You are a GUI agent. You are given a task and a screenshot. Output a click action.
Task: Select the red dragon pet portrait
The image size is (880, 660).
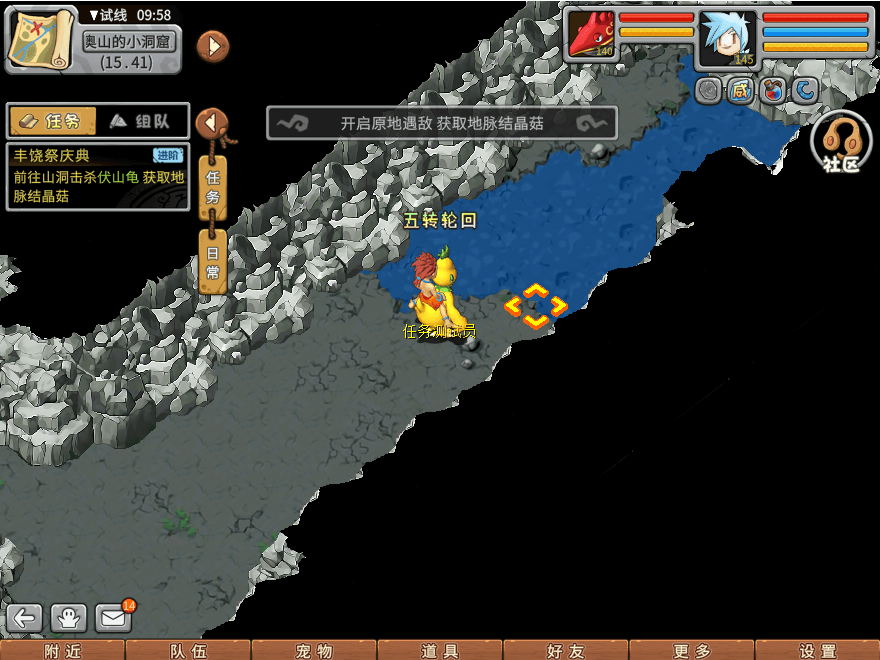coord(592,36)
